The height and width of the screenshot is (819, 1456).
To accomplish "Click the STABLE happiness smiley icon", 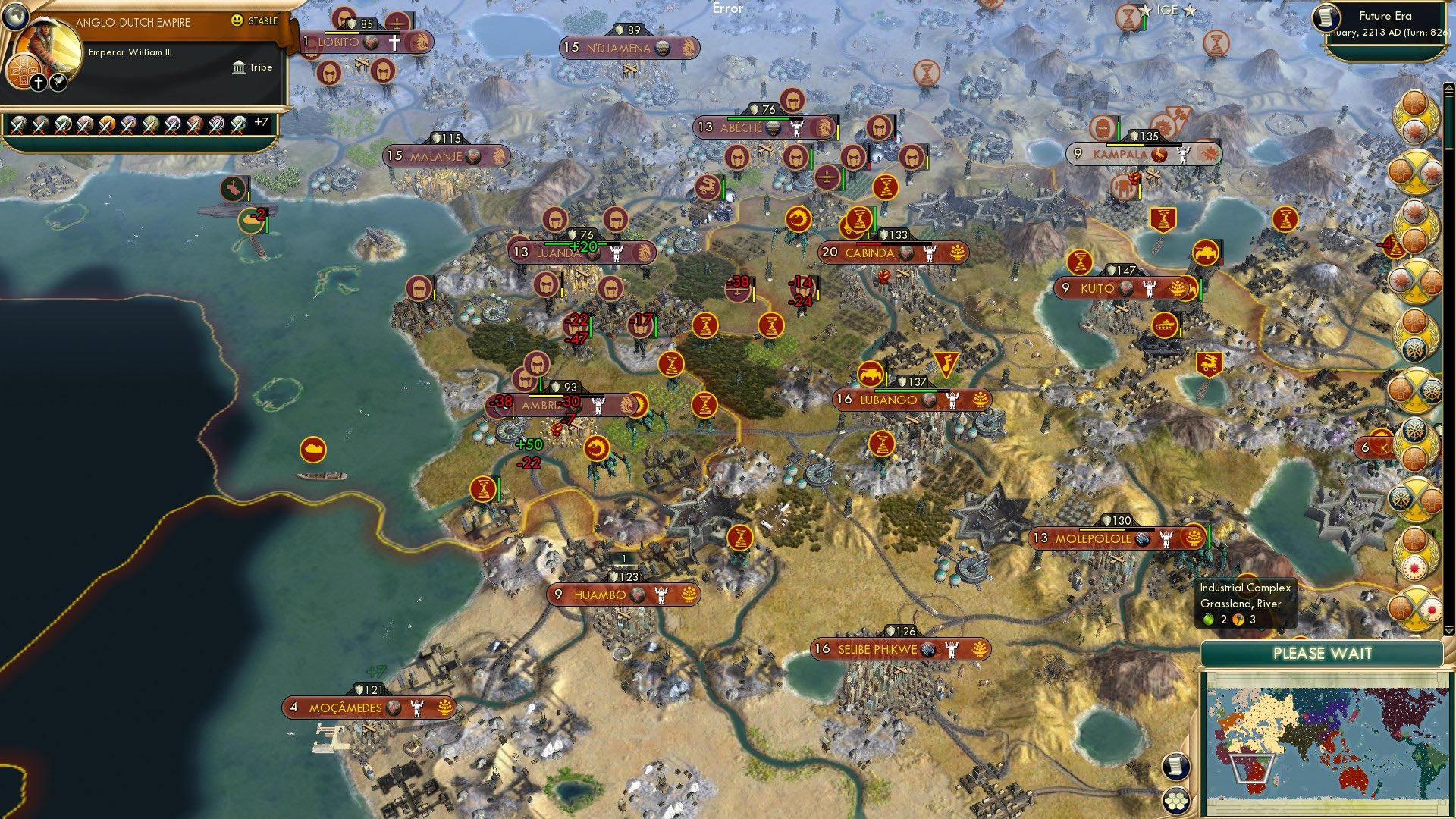I will click(x=237, y=22).
